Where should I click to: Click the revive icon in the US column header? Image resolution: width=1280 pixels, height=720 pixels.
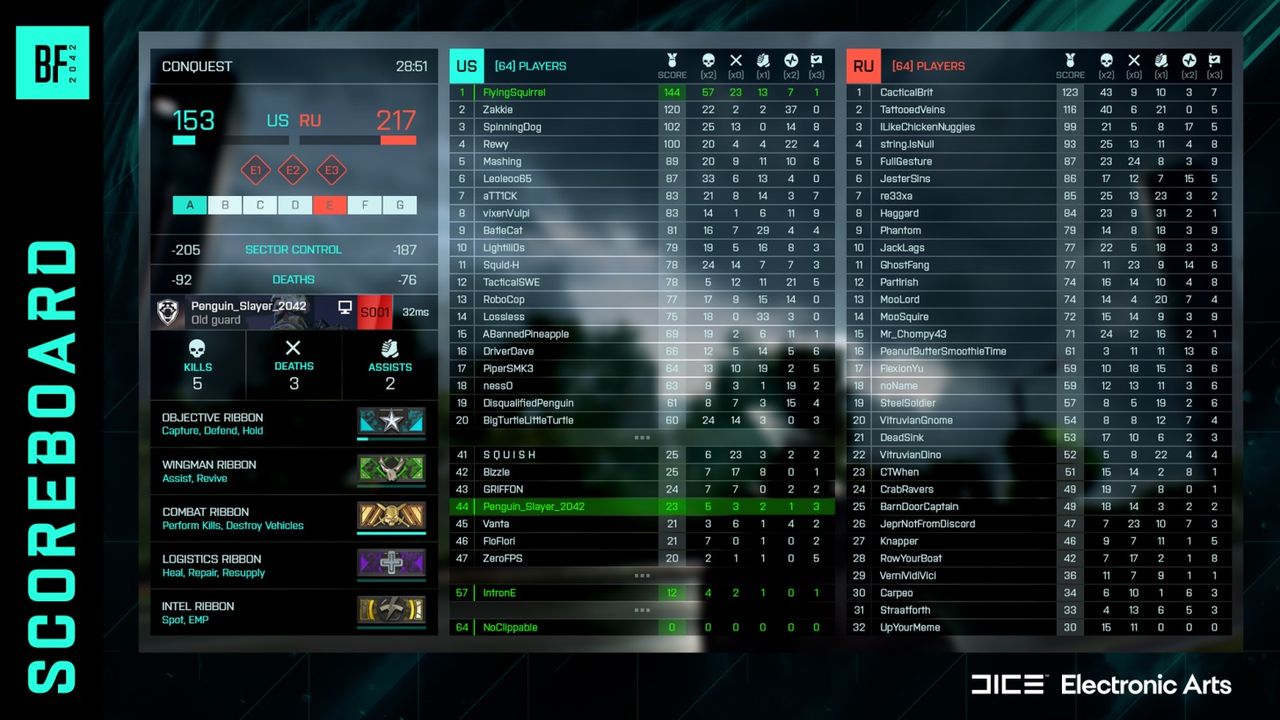[x=792, y=59]
